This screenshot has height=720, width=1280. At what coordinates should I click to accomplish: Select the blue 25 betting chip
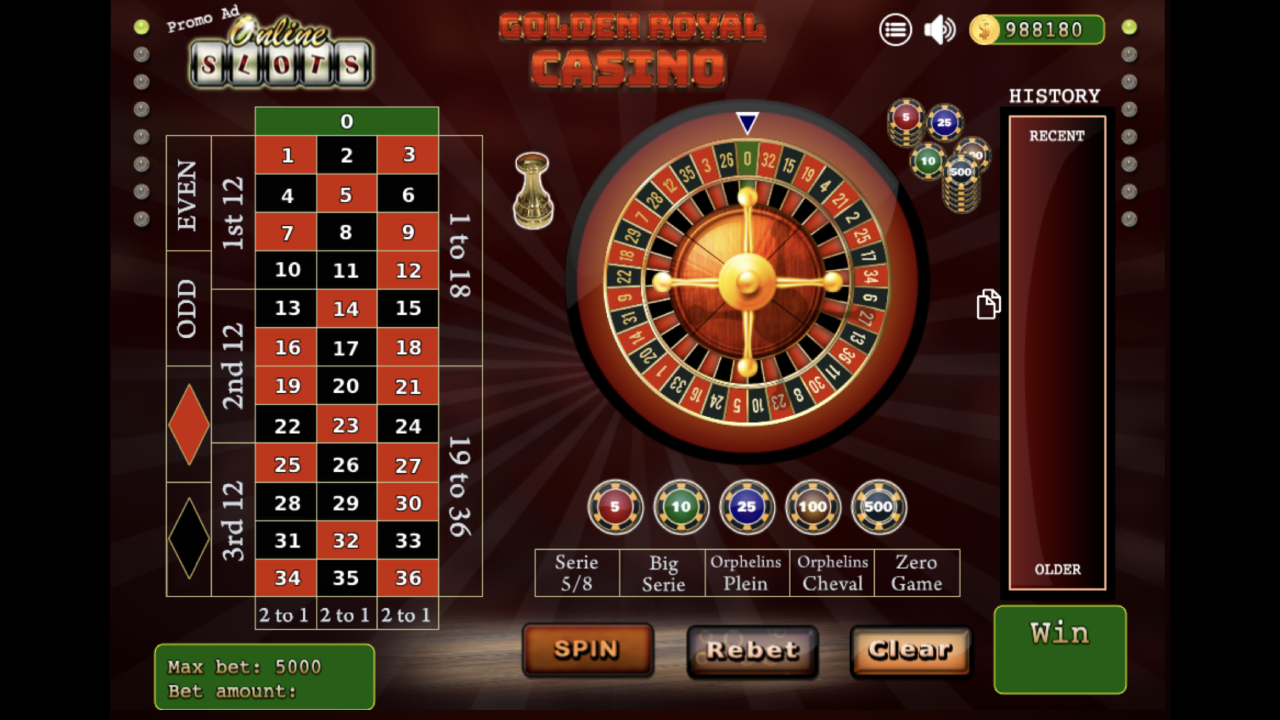tap(746, 507)
